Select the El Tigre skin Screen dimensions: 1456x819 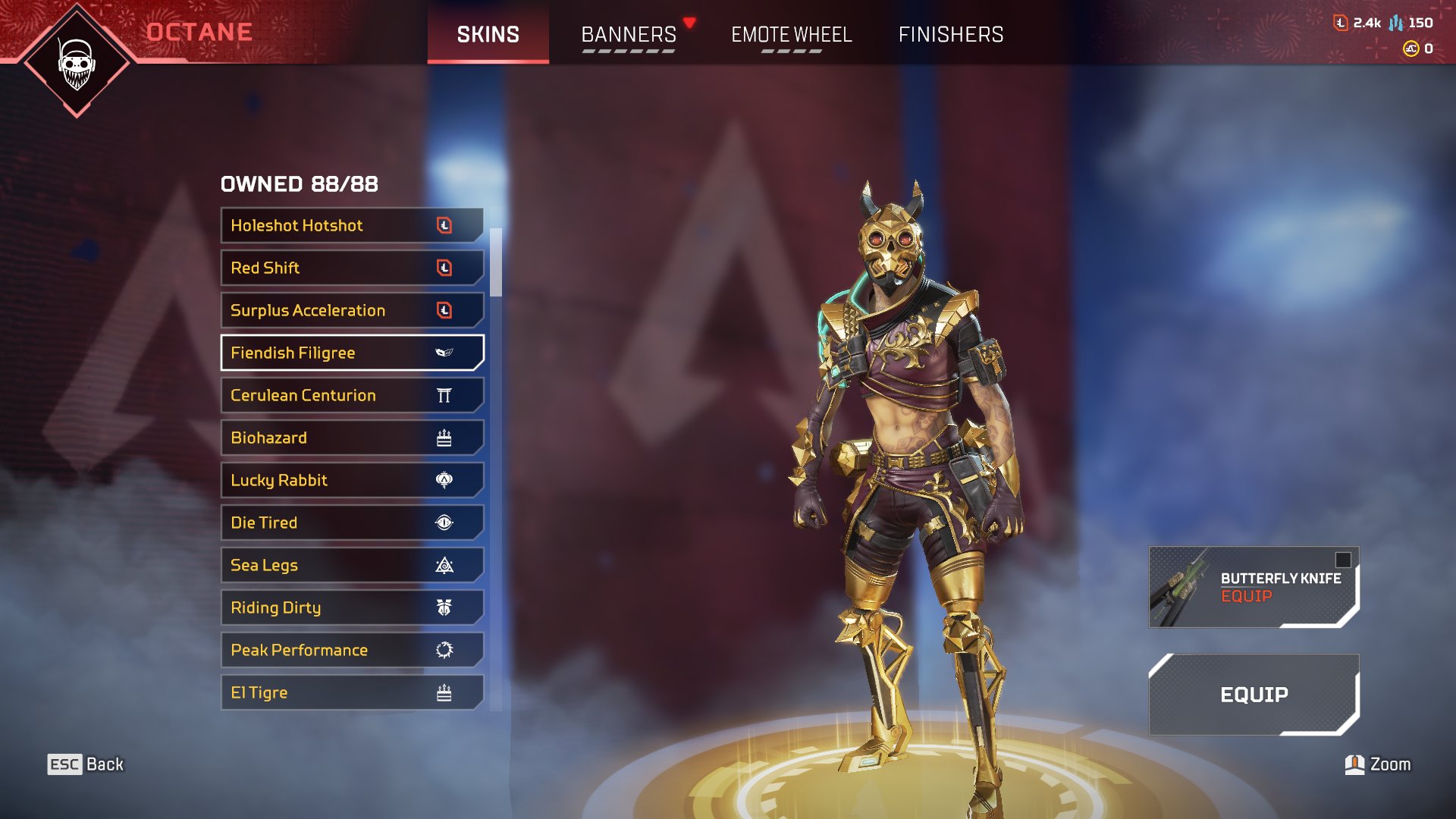(x=352, y=692)
